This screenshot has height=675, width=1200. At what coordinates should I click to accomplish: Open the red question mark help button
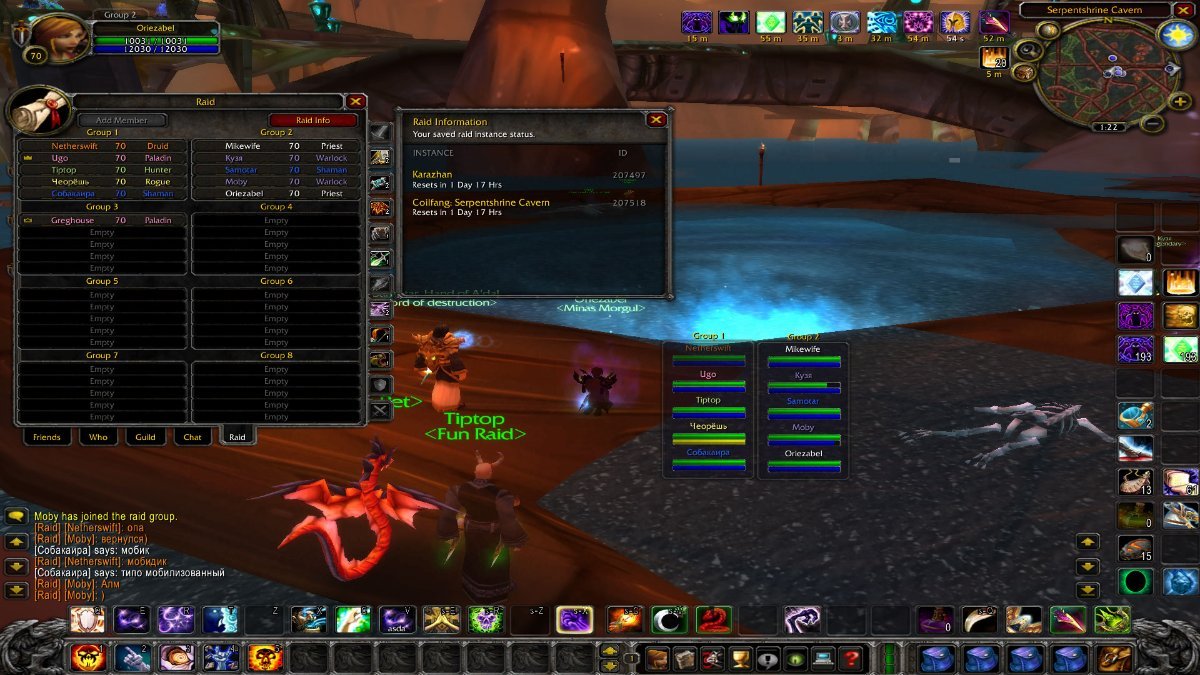pos(851,659)
